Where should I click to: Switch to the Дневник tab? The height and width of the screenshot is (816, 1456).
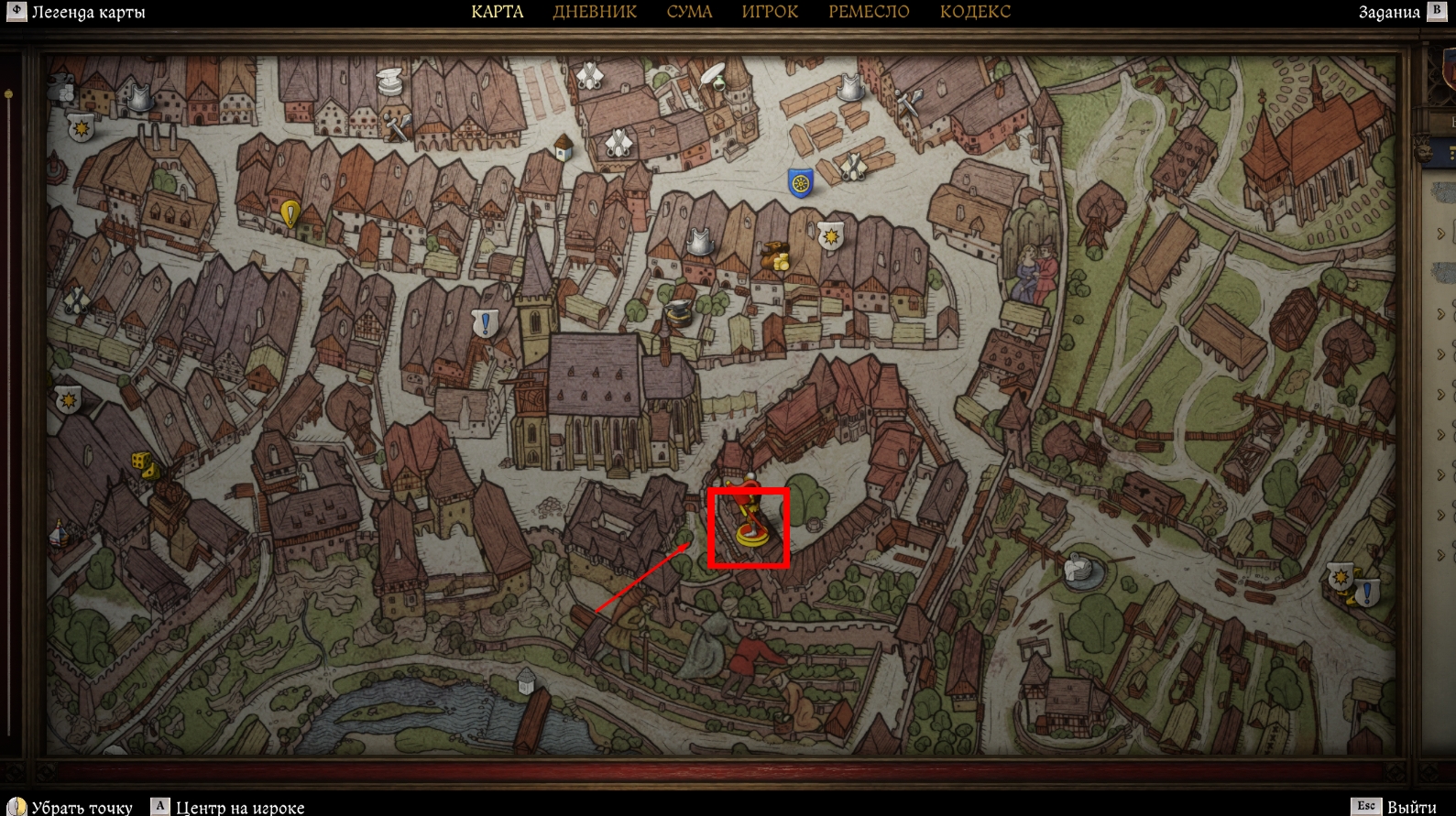click(x=595, y=12)
